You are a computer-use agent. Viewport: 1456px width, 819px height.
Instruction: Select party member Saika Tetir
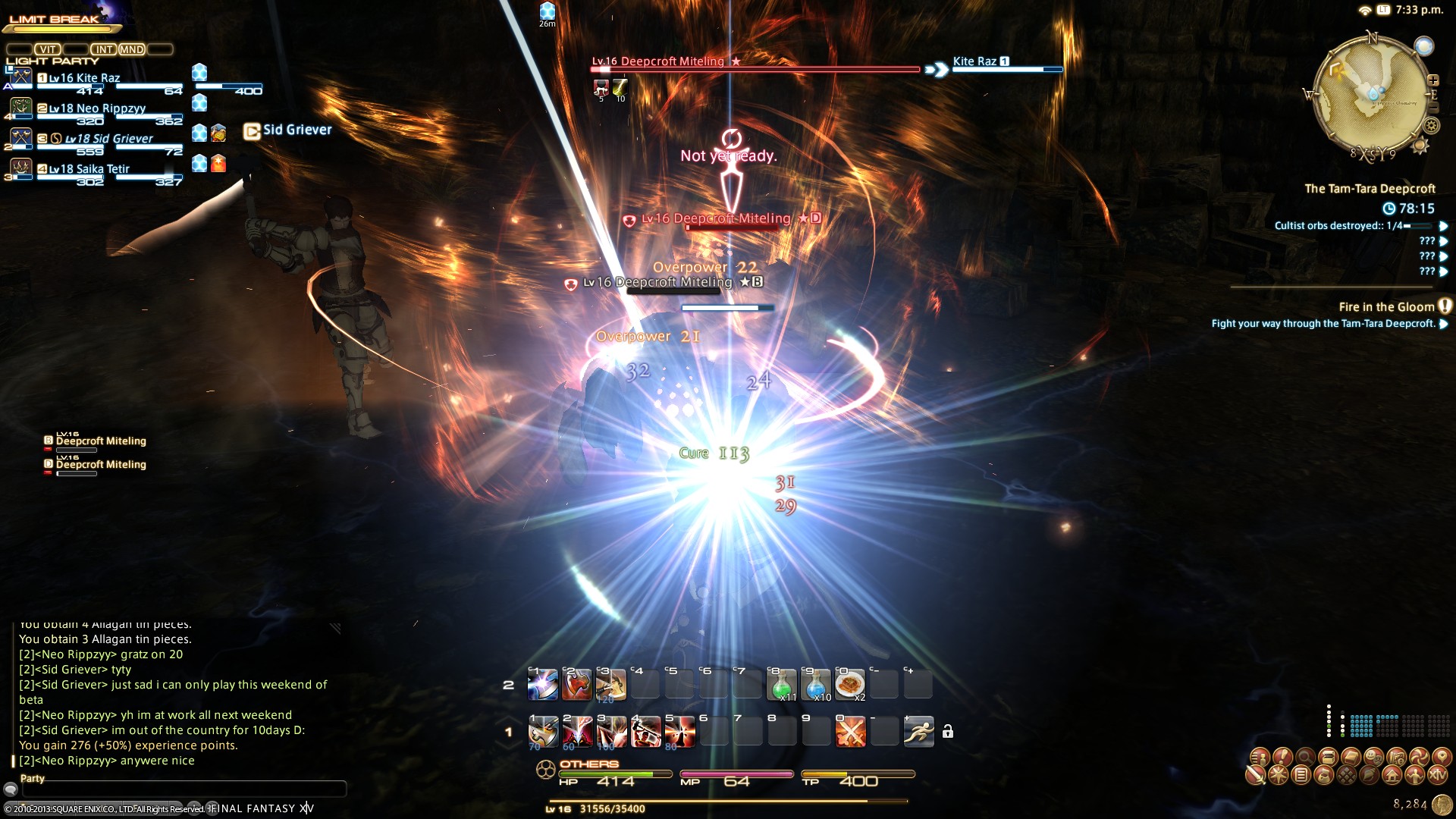[89, 169]
